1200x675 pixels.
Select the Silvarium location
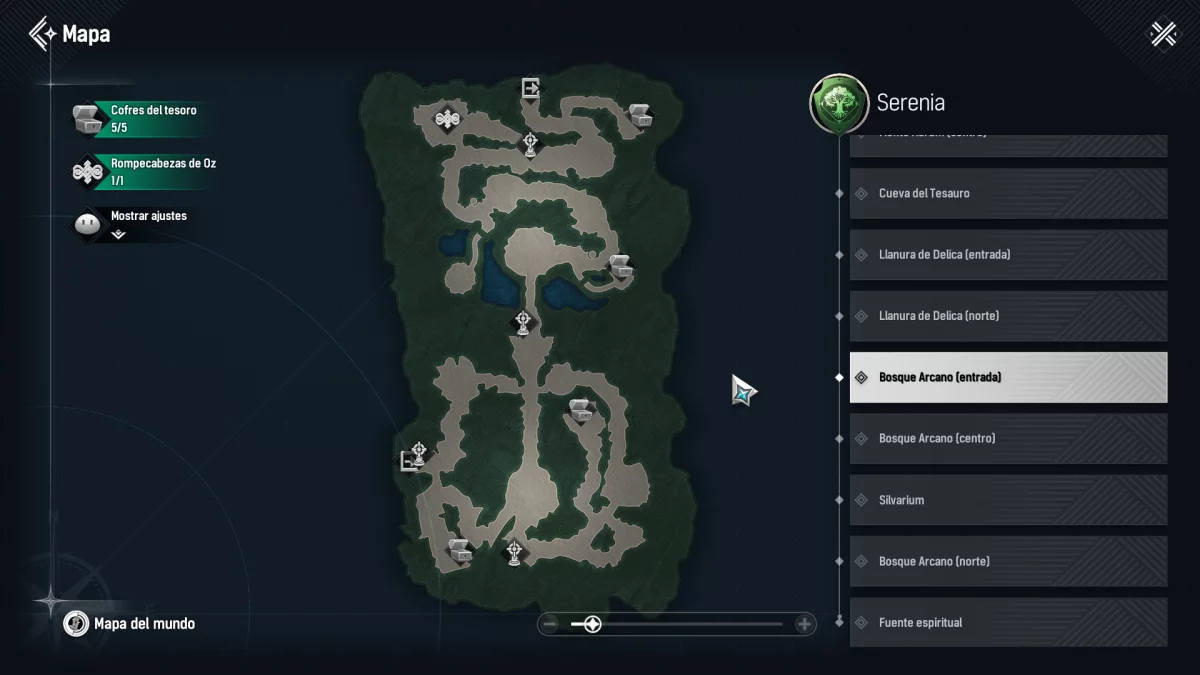(x=1008, y=500)
